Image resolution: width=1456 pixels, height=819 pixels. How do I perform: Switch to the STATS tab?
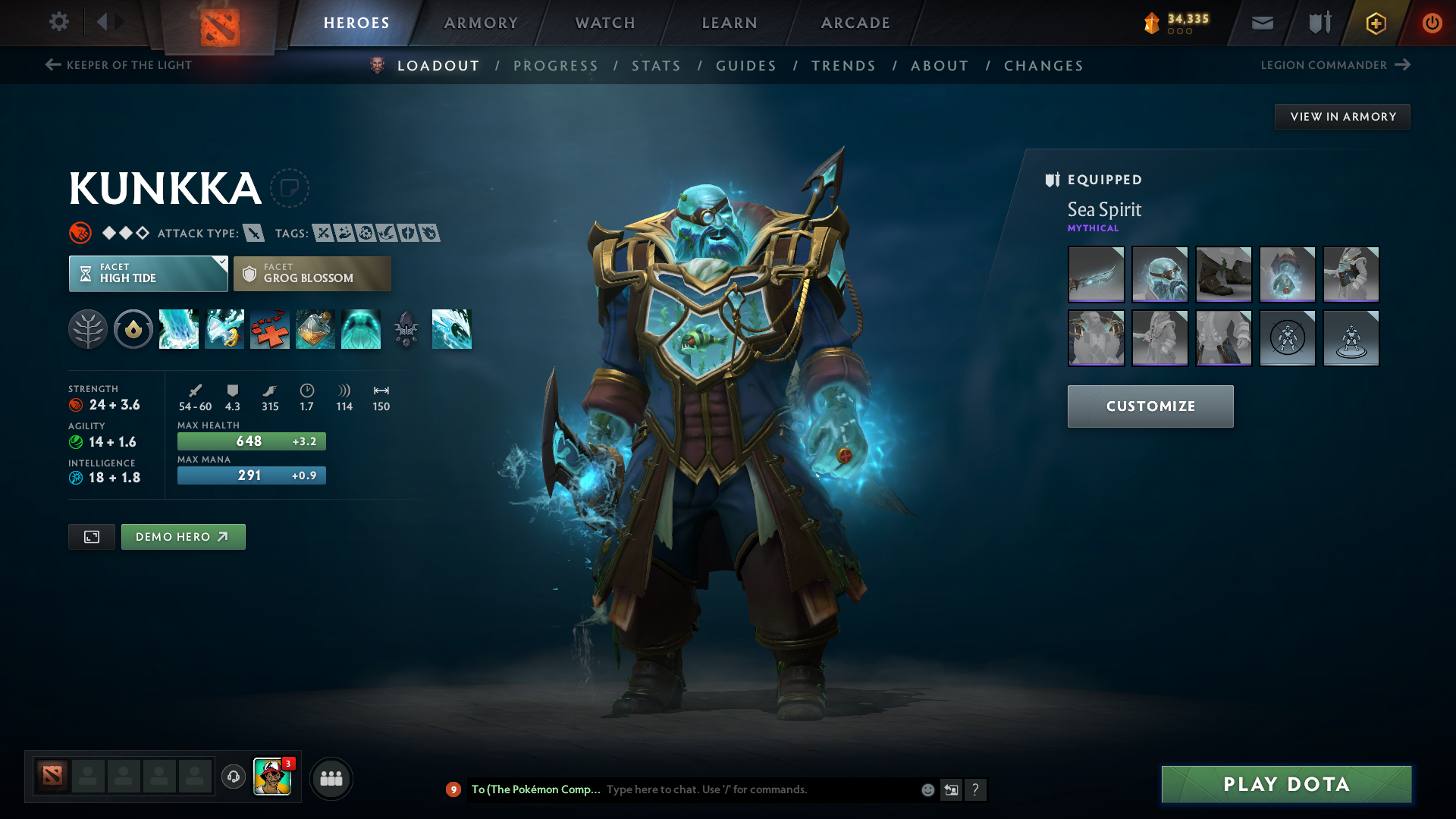point(657,66)
